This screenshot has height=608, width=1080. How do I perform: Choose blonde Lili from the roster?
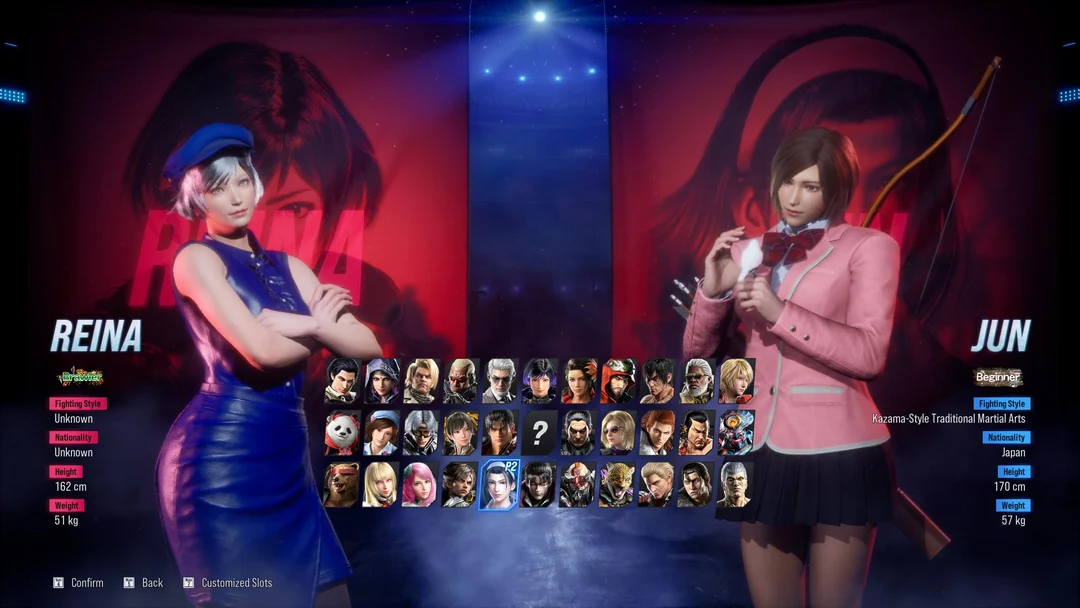381,484
